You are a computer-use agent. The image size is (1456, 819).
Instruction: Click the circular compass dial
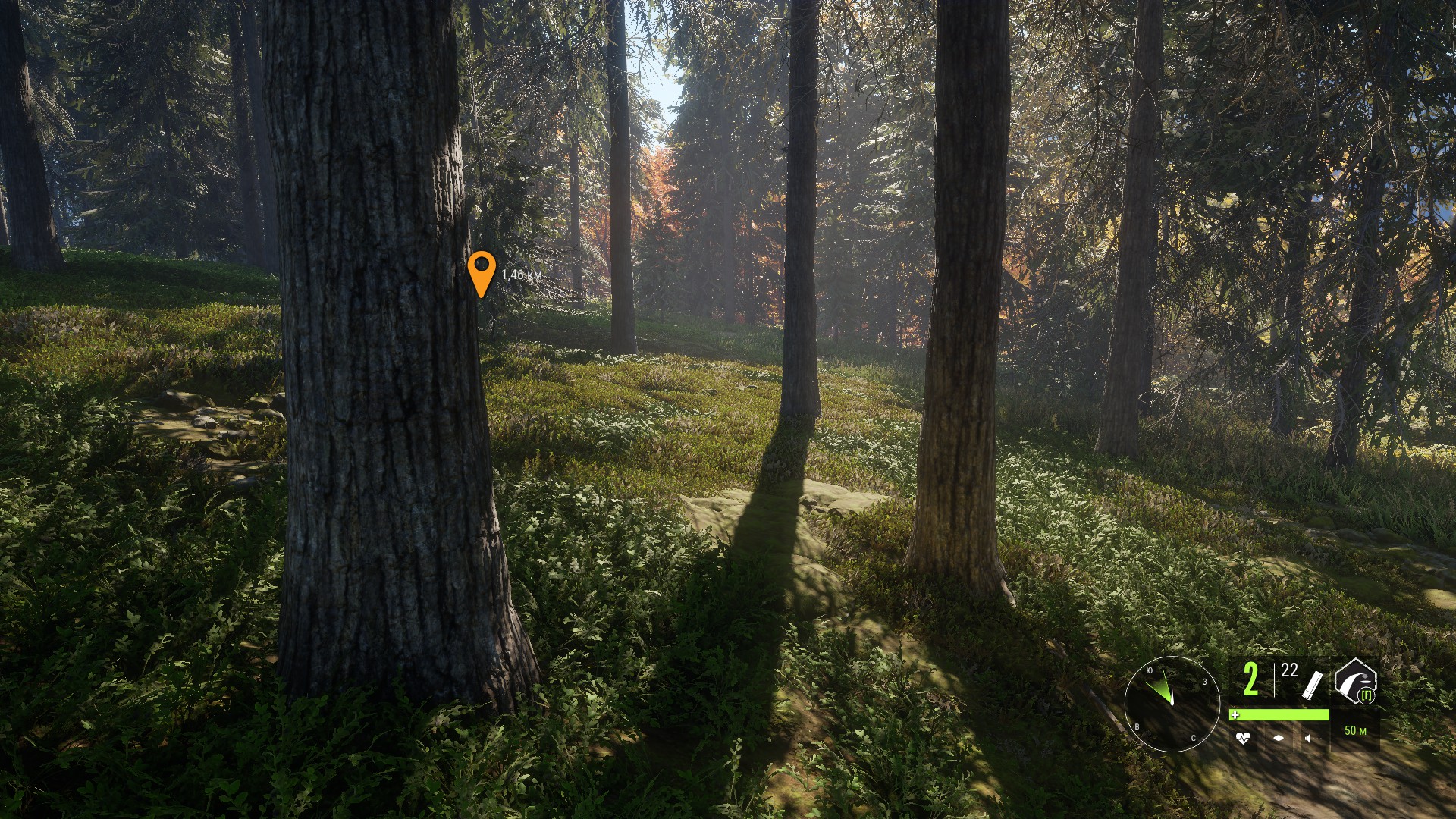click(x=1172, y=704)
